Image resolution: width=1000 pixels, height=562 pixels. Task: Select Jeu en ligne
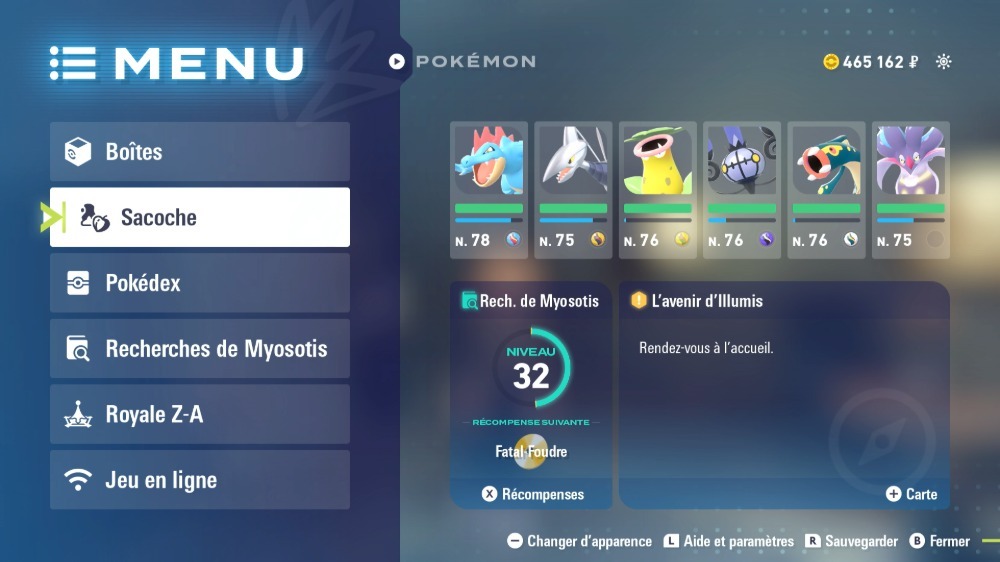tap(200, 480)
